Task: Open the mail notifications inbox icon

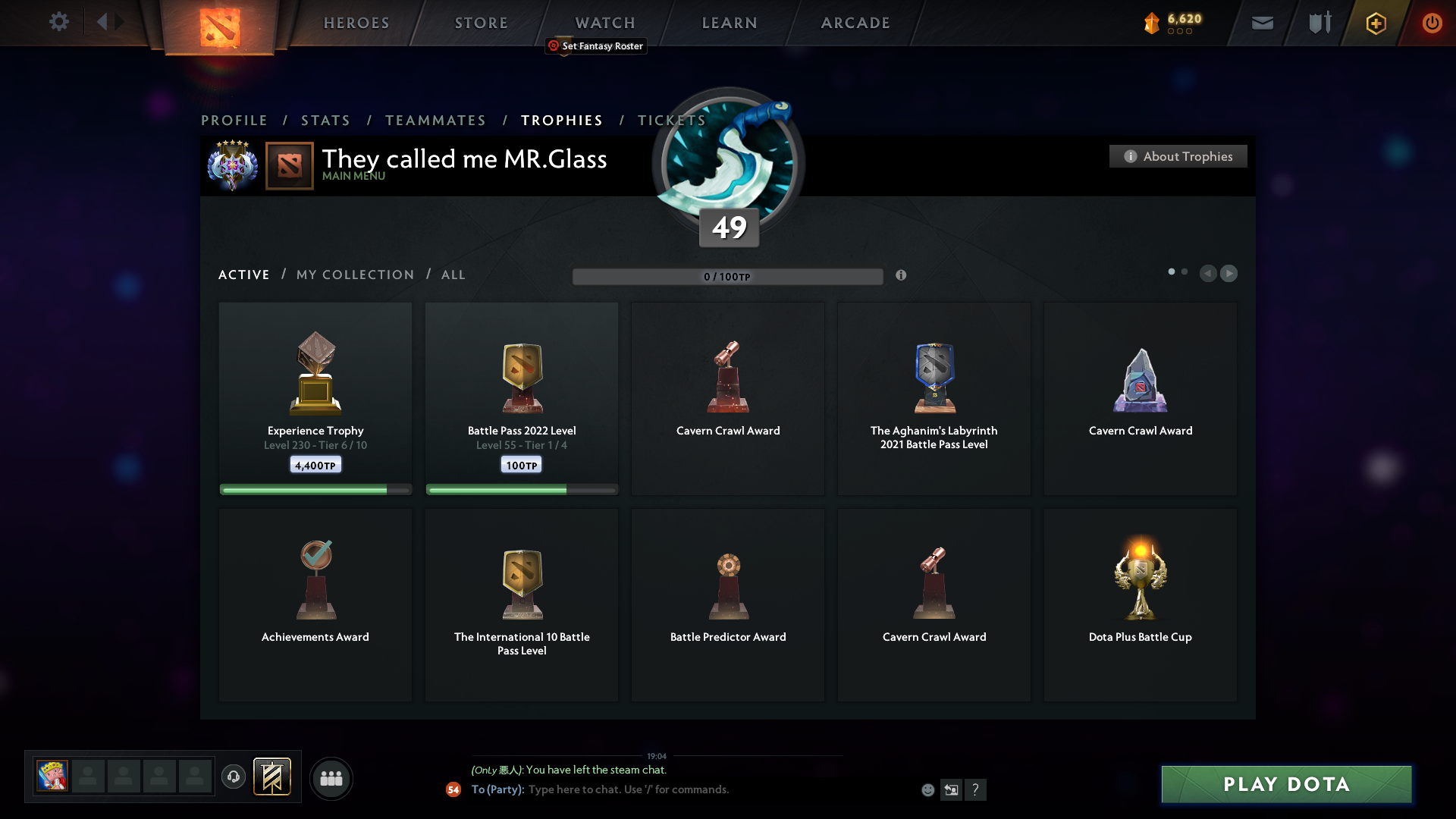Action: (1263, 23)
